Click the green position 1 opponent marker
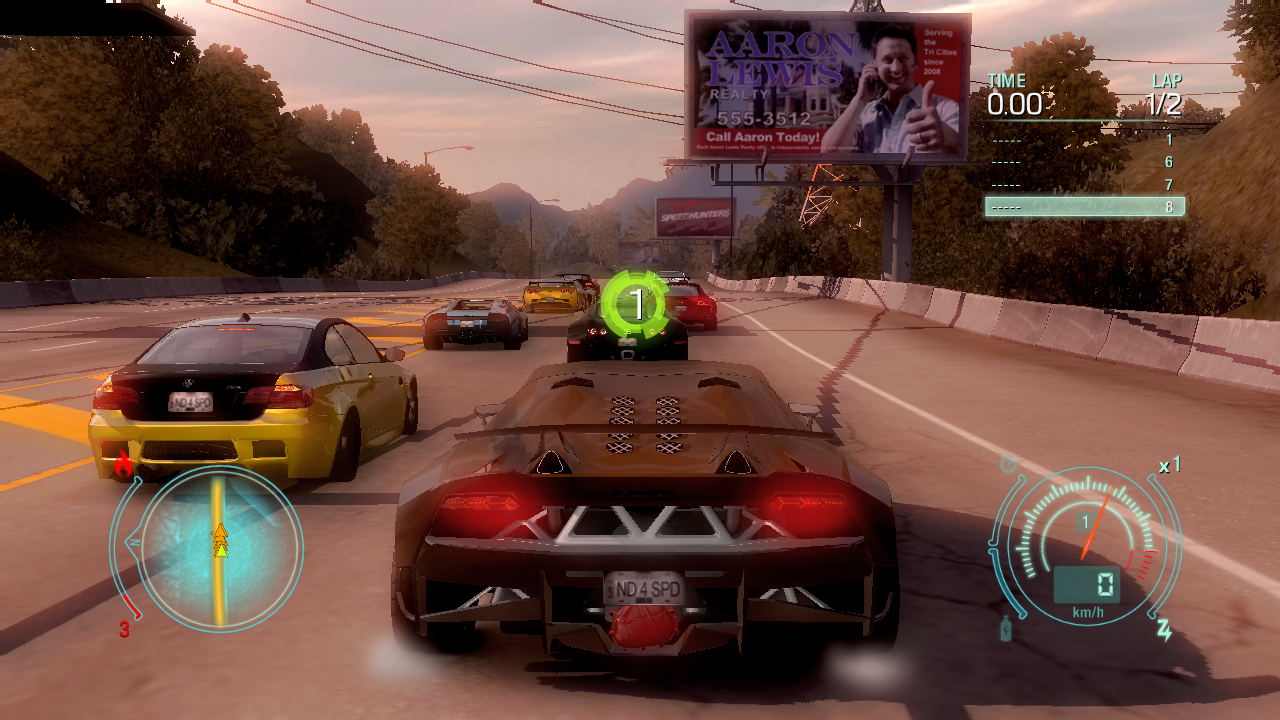 click(634, 302)
